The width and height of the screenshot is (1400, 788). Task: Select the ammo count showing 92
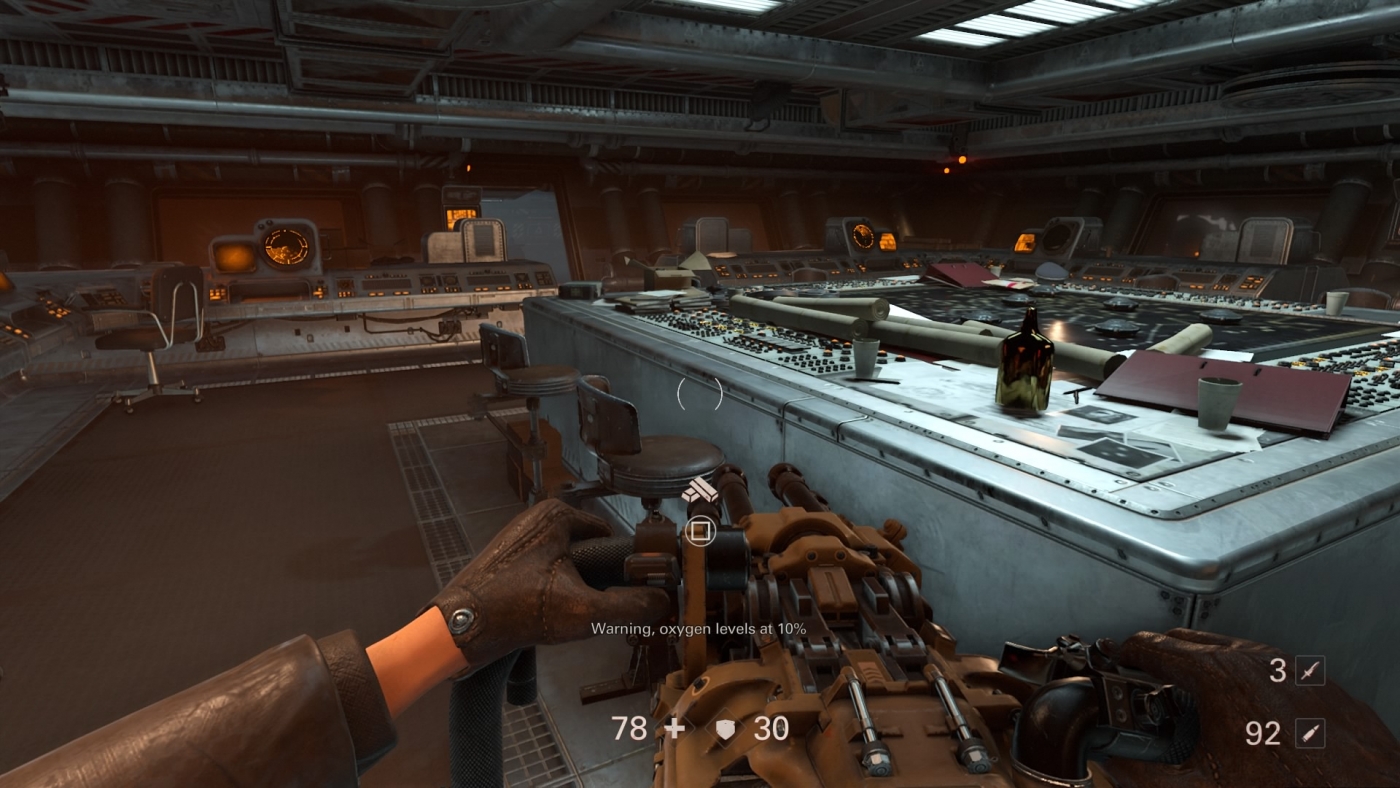click(x=1262, y=734)
